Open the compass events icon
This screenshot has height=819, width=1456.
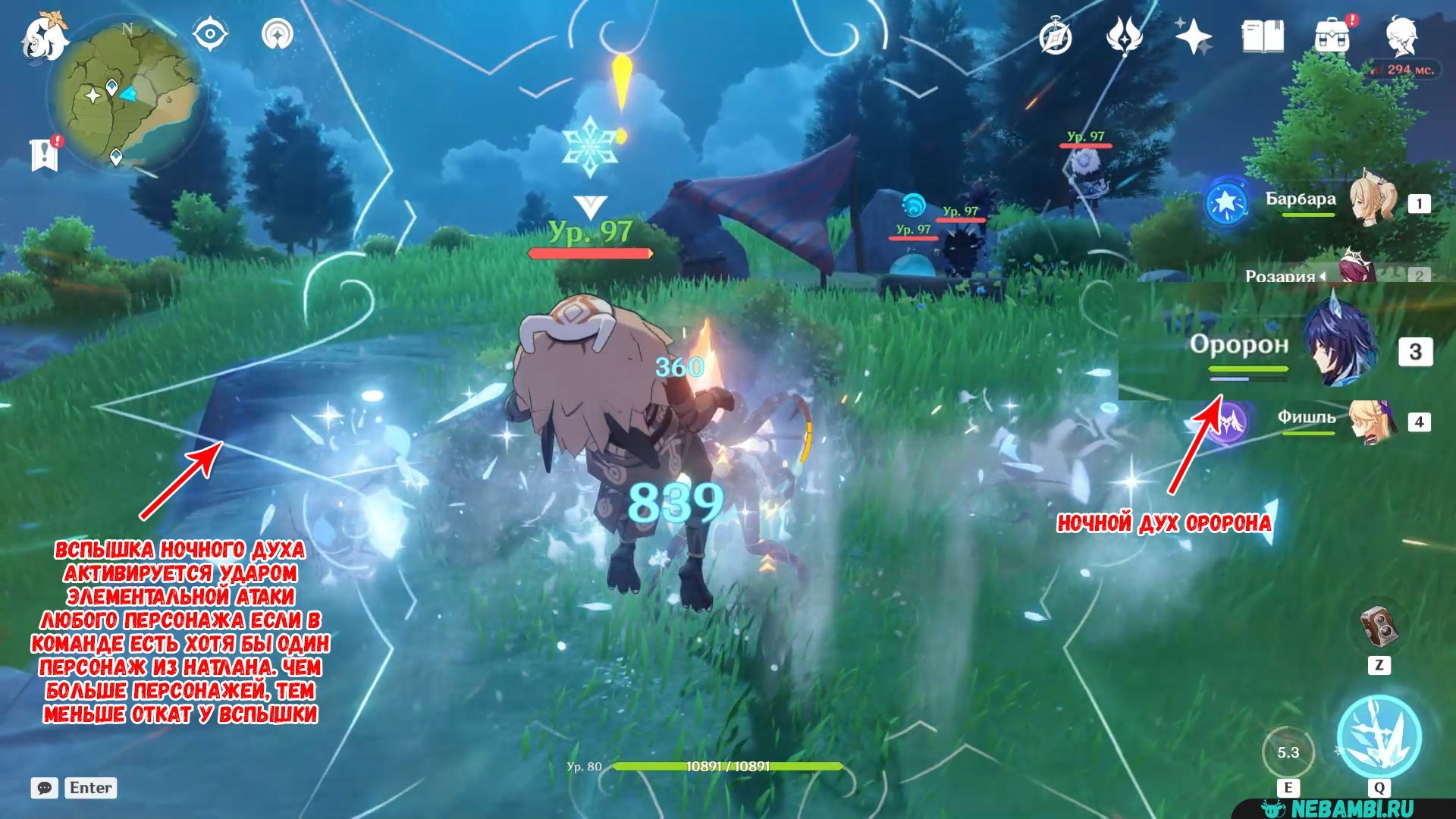tap(1055, 36)
